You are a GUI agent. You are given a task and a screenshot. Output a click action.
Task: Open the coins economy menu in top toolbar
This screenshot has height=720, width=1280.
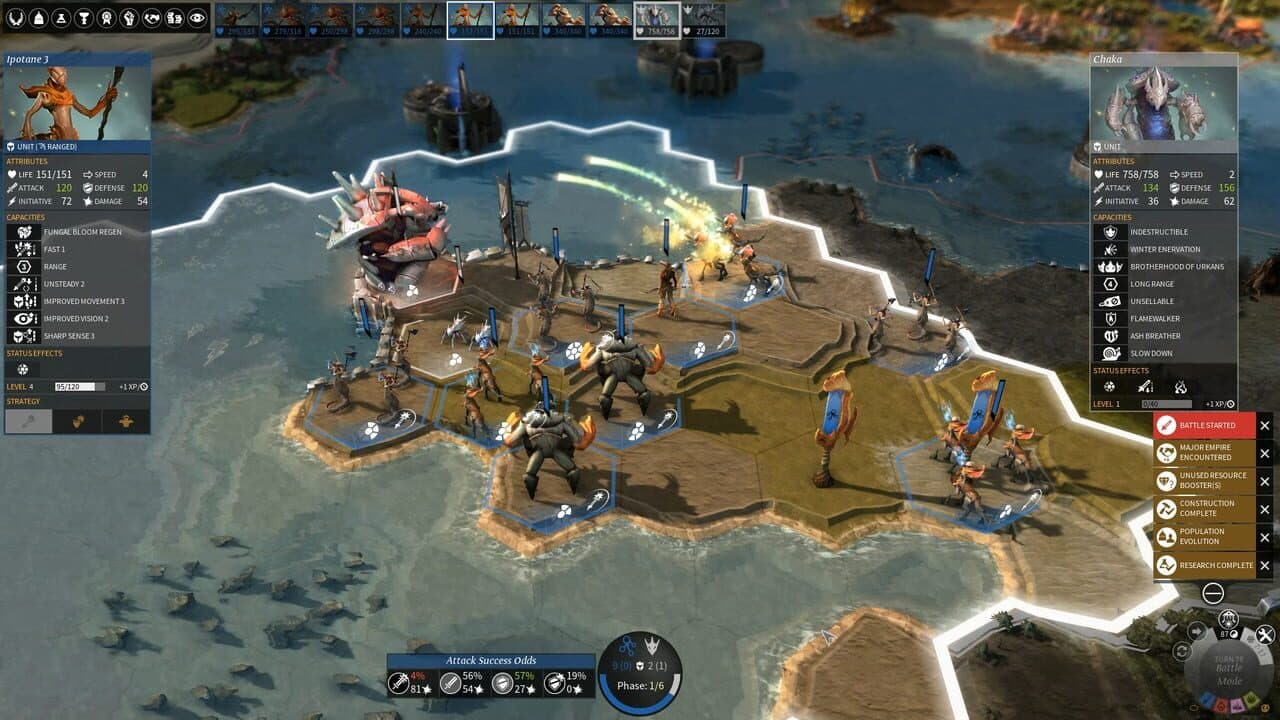175,17
